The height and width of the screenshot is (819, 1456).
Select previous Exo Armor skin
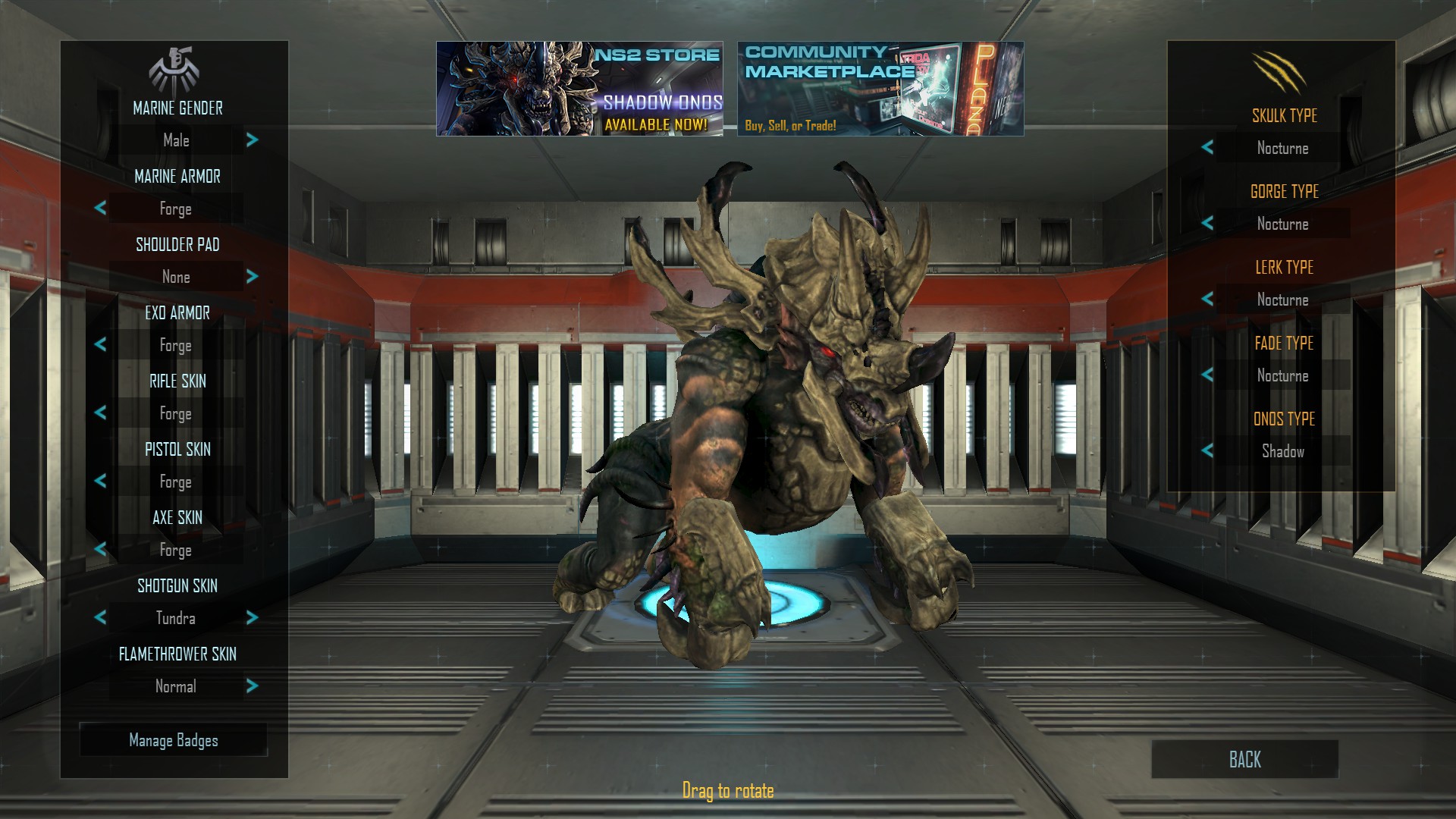coord(101,345)
